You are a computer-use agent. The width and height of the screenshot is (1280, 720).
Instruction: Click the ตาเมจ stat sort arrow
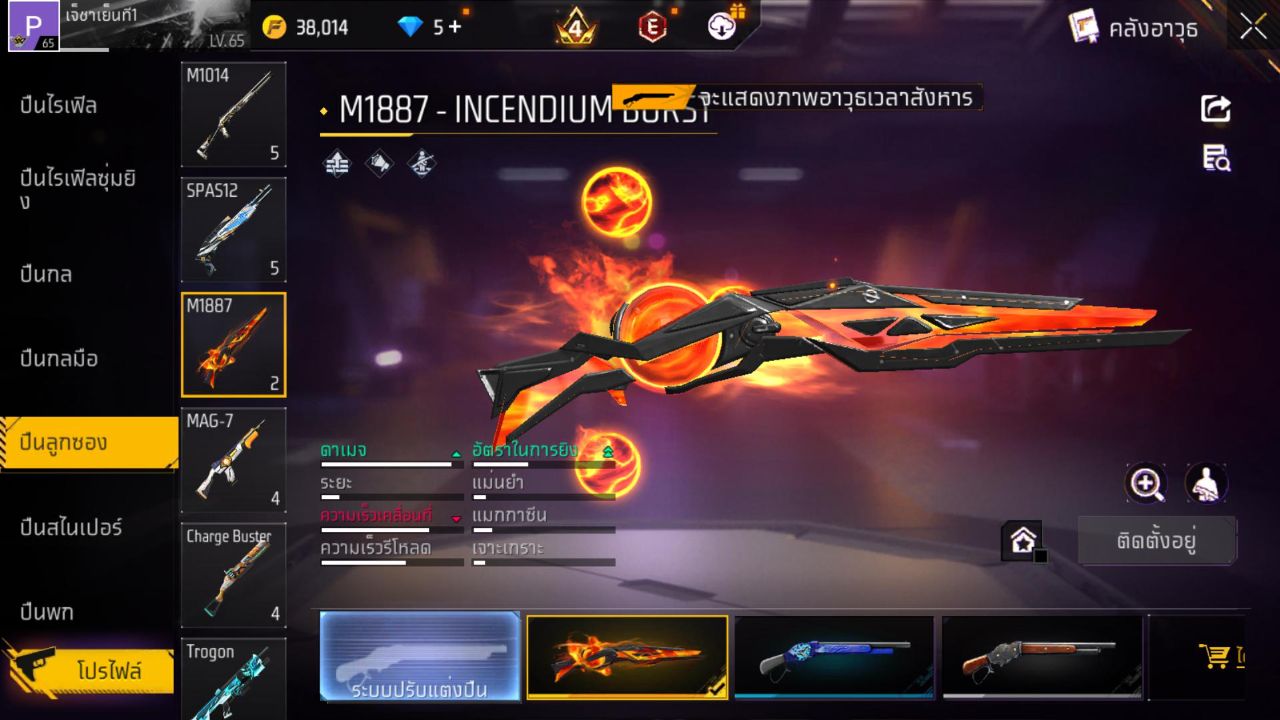pos(459,451)
